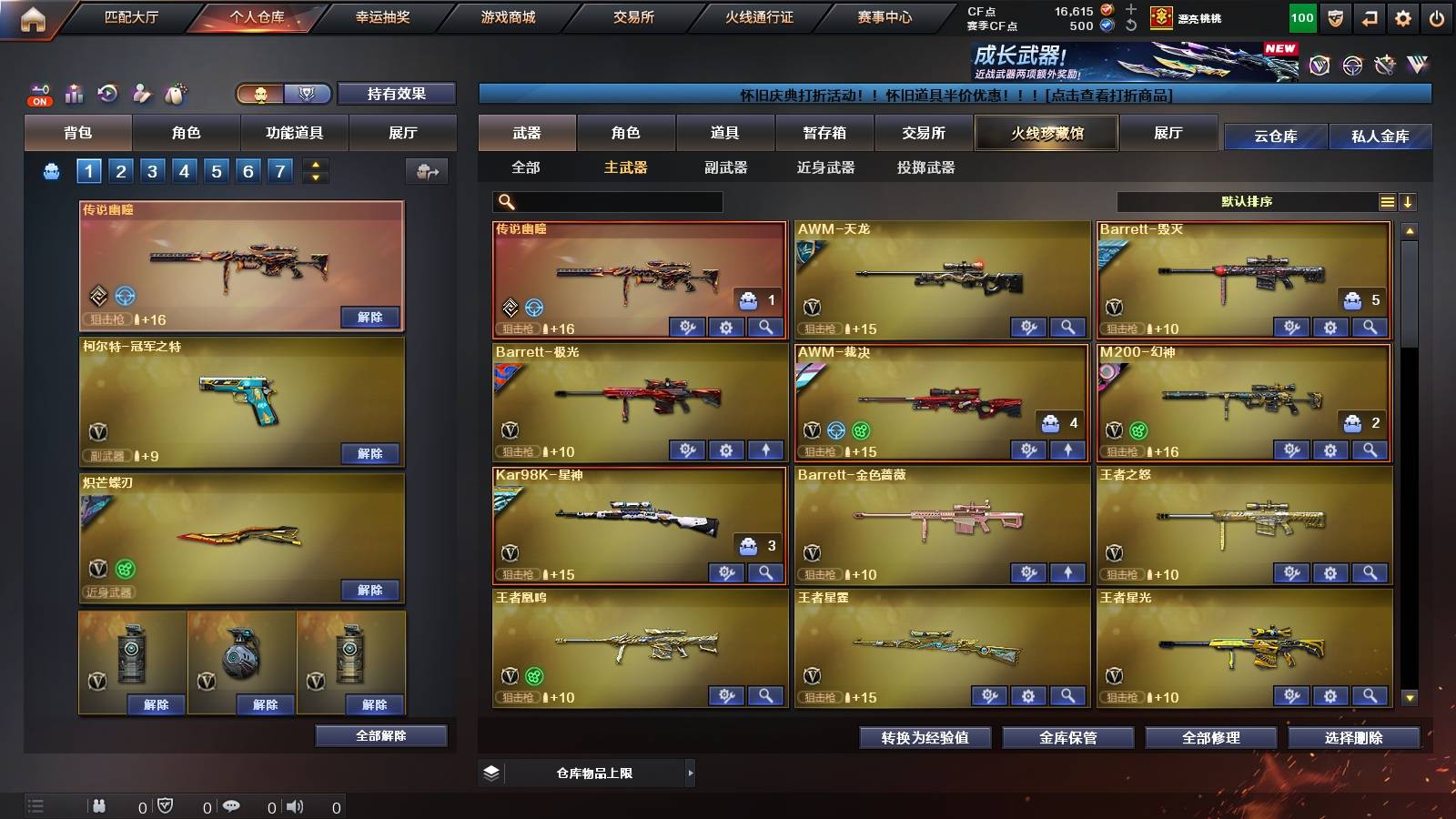Click the 全部解除 button in left panel

pos(379,735)
